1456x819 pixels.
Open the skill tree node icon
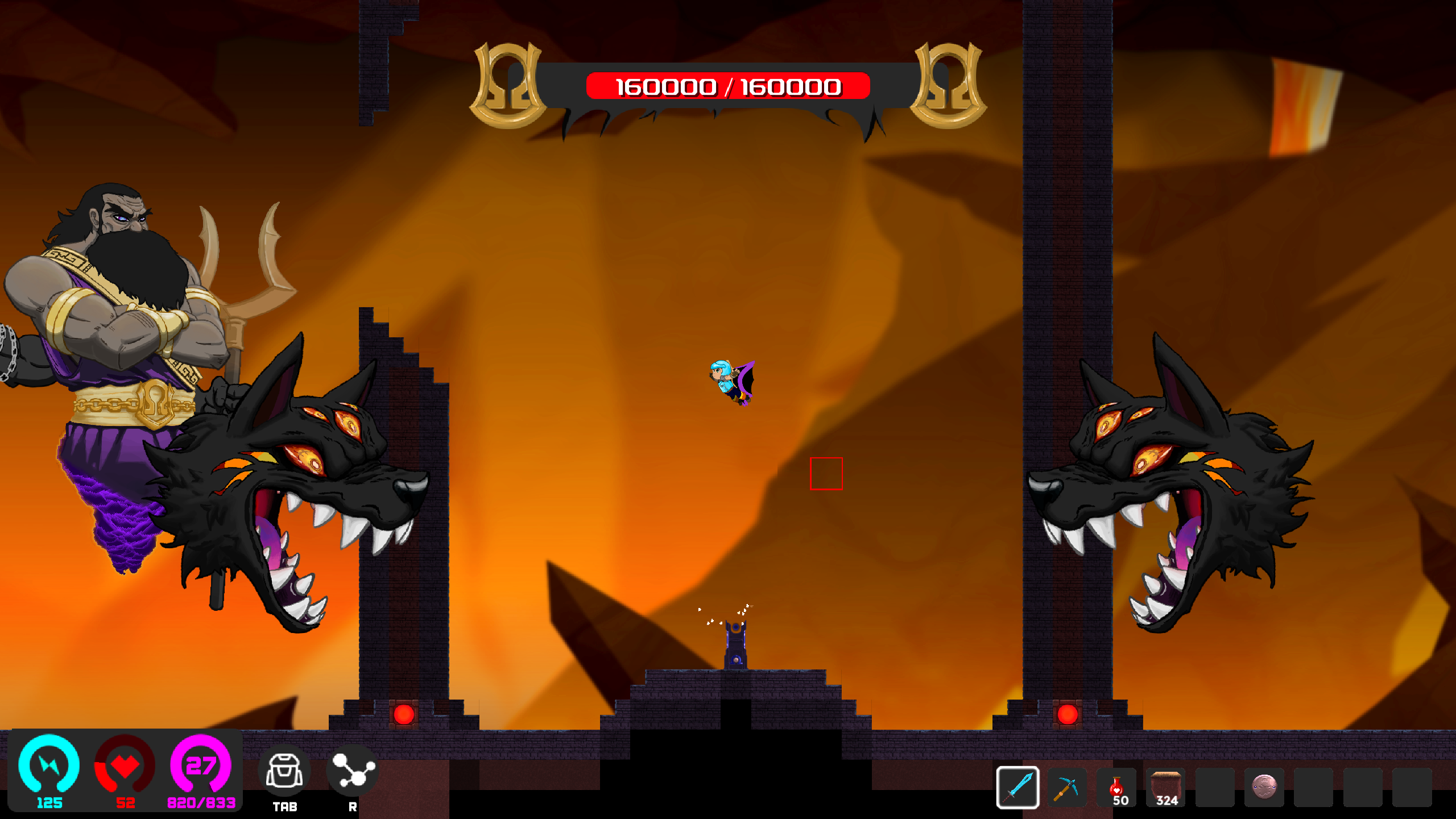tap(353, 771)
